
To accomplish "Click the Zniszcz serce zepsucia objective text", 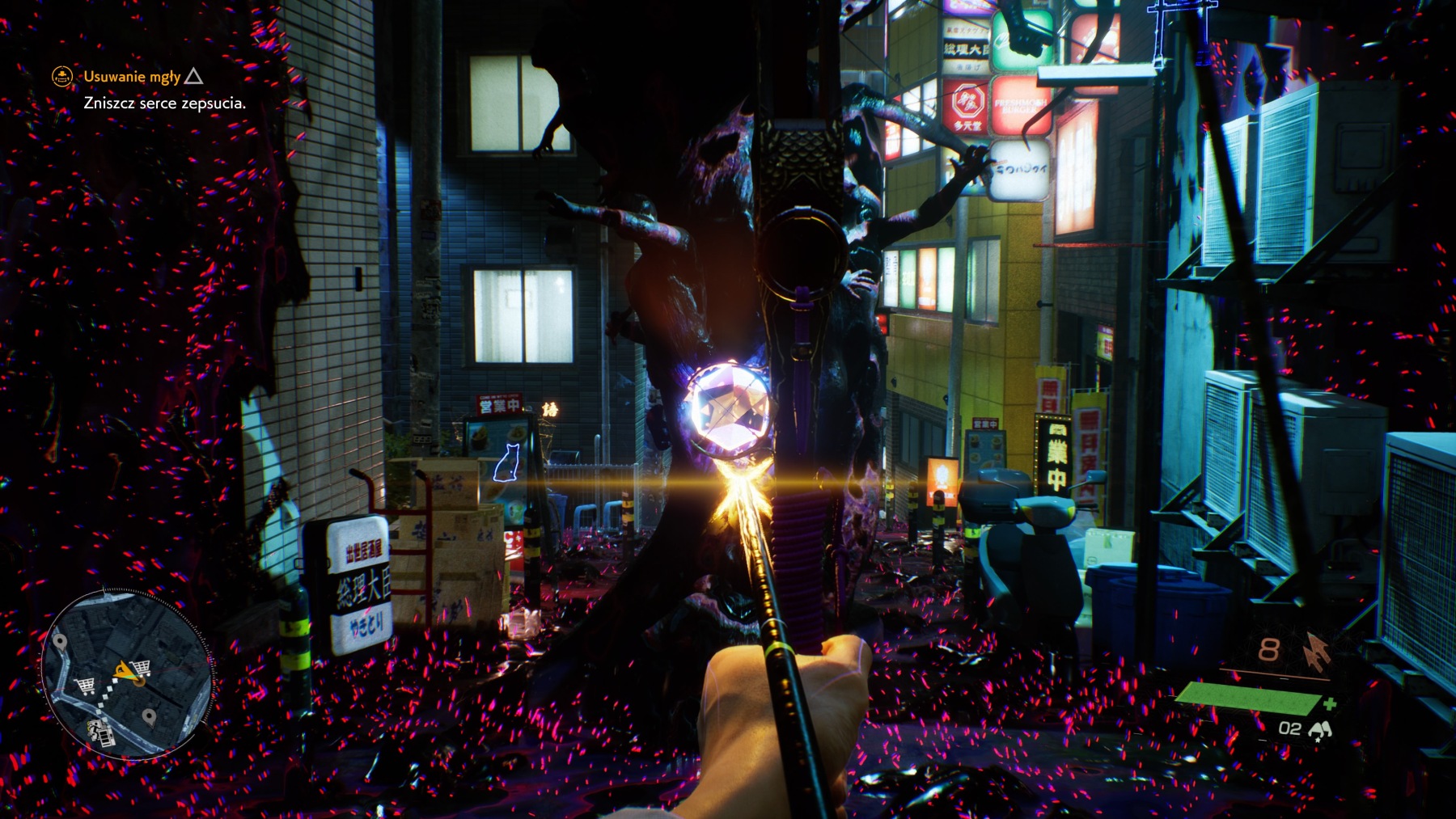I will click(163, 103).
